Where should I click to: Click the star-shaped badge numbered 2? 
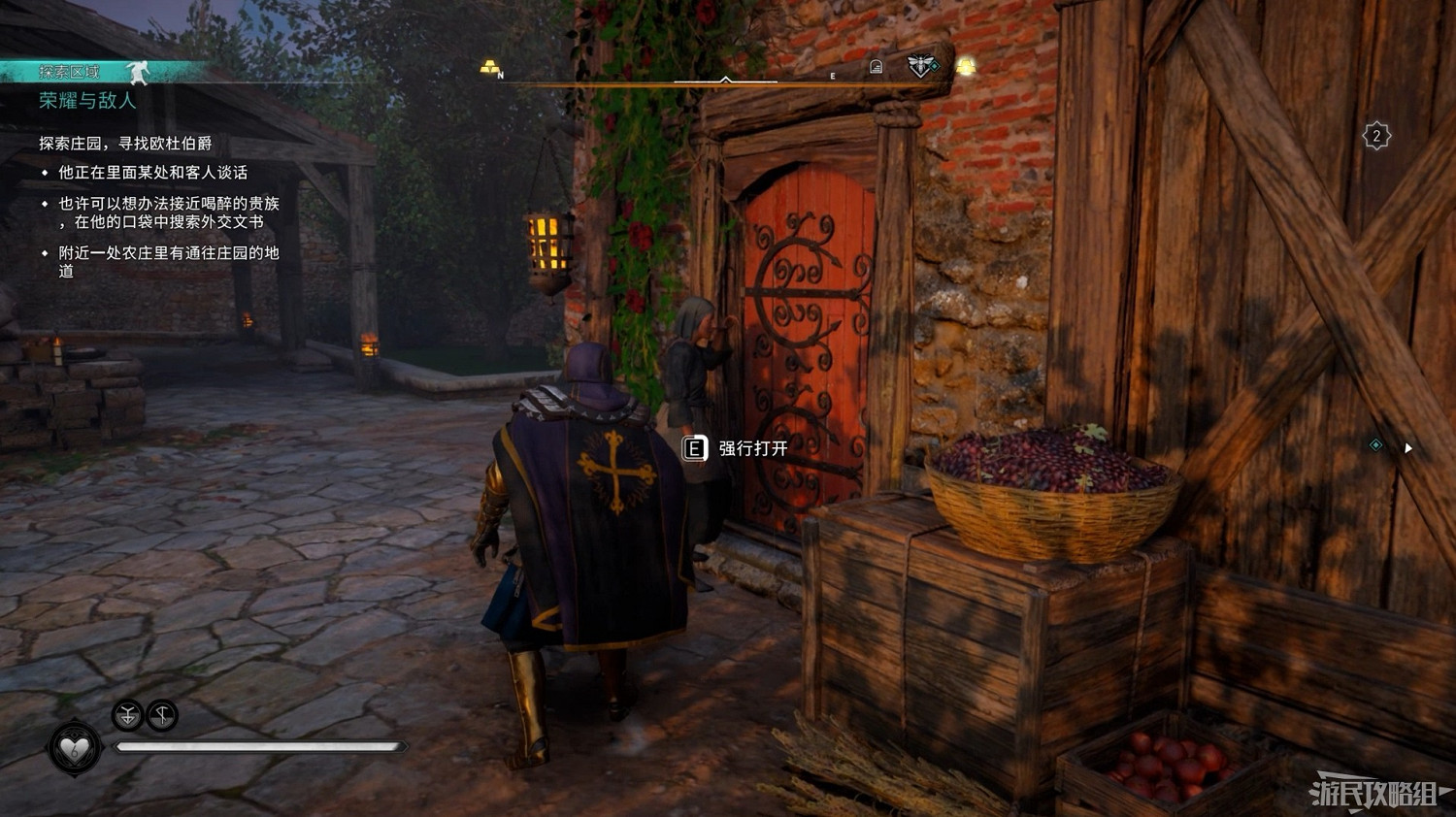pyautogui.click(x=1377, y=137)
